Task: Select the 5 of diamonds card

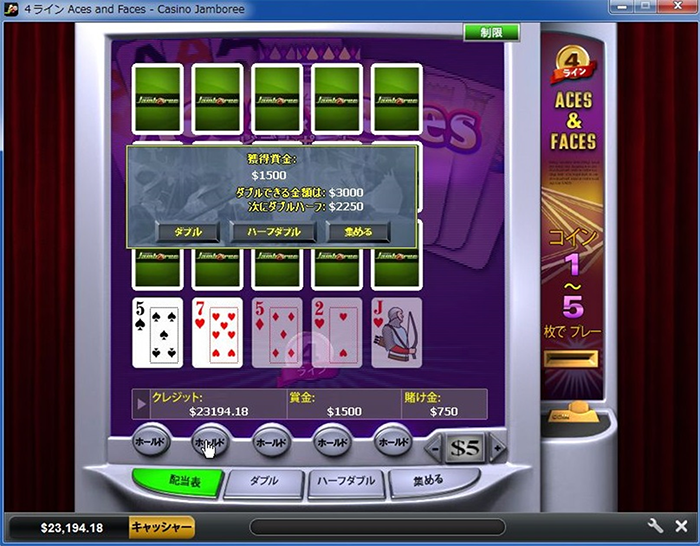Action: pyautogui.click(x=277, y=332)
